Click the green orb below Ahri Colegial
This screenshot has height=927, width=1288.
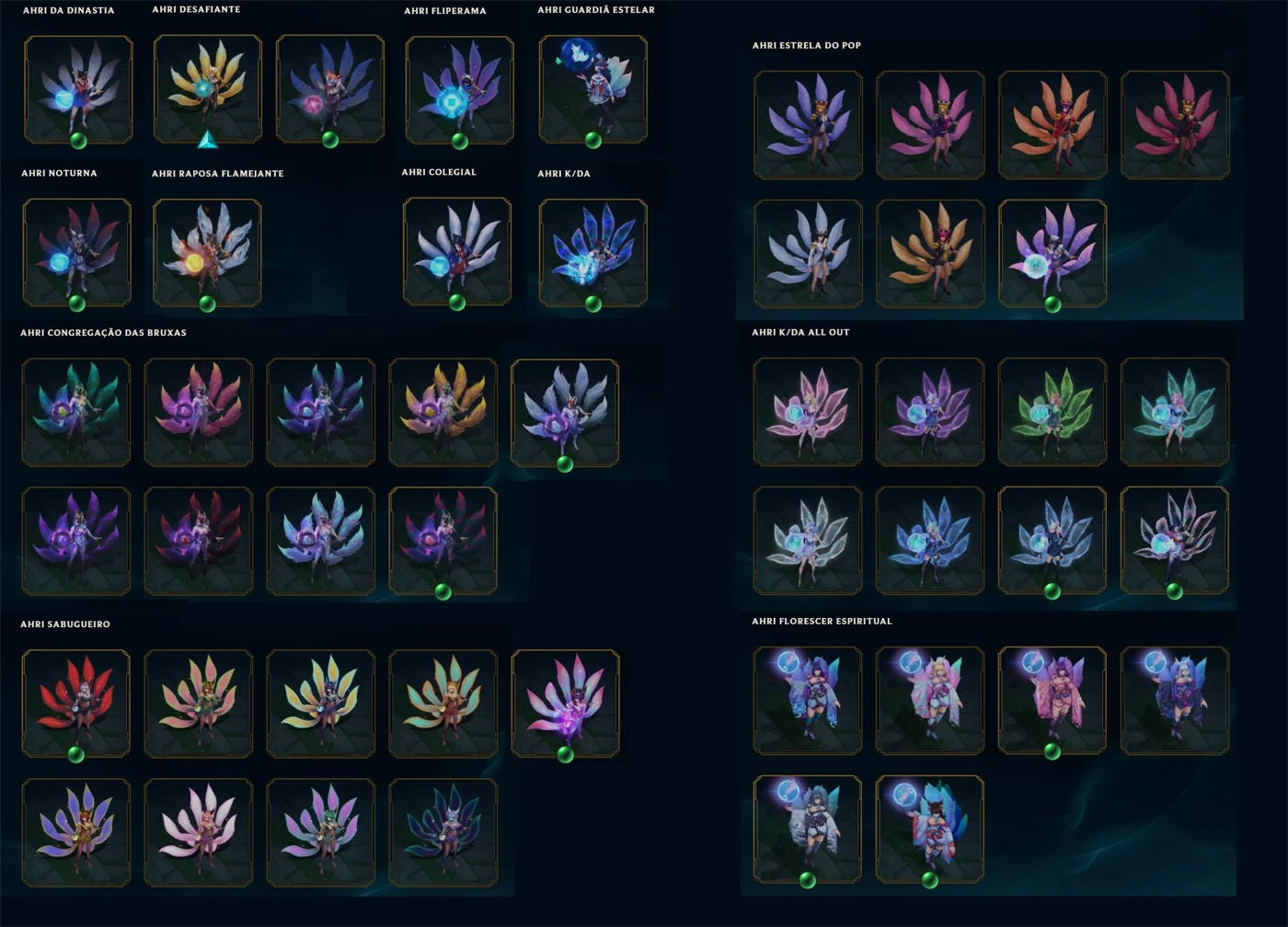point(457,303)
